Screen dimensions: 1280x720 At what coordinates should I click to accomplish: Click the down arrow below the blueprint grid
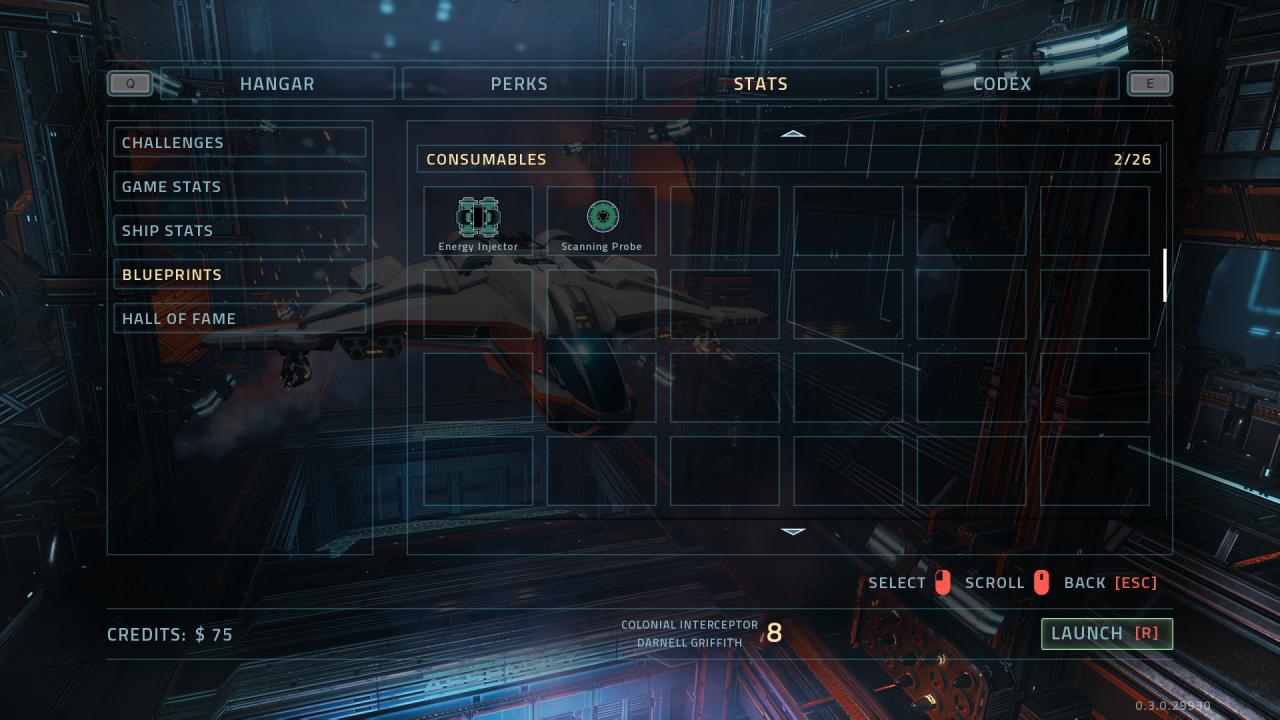tap(793, 531)
